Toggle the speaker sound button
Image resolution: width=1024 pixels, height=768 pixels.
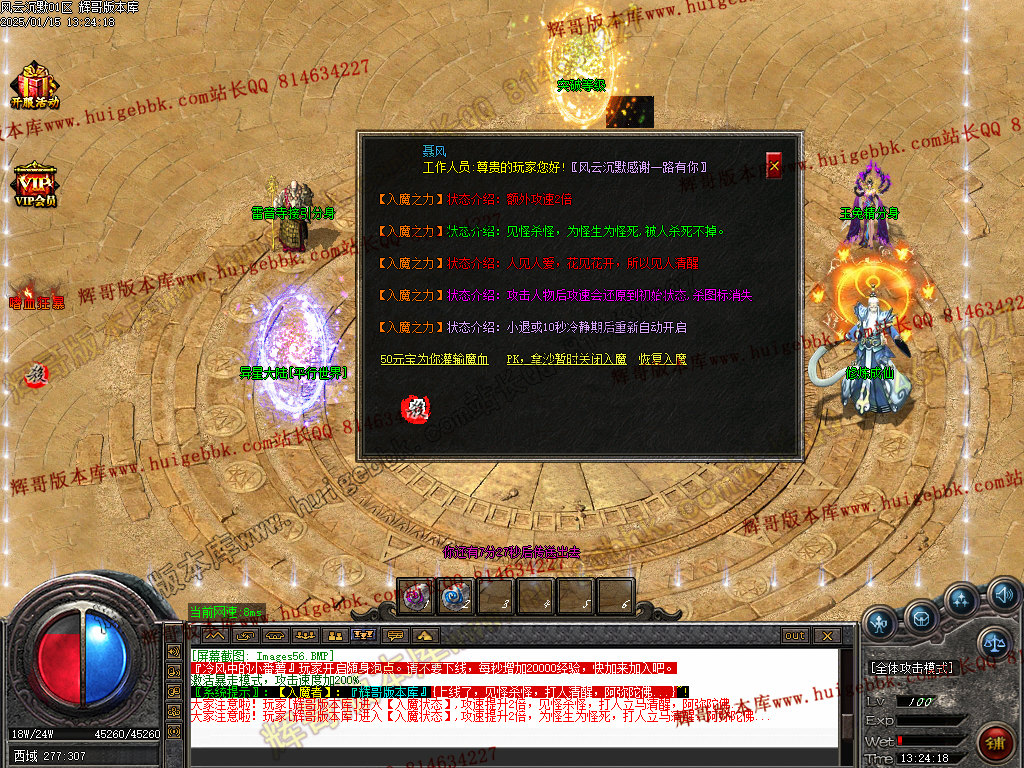(1003, 597)
